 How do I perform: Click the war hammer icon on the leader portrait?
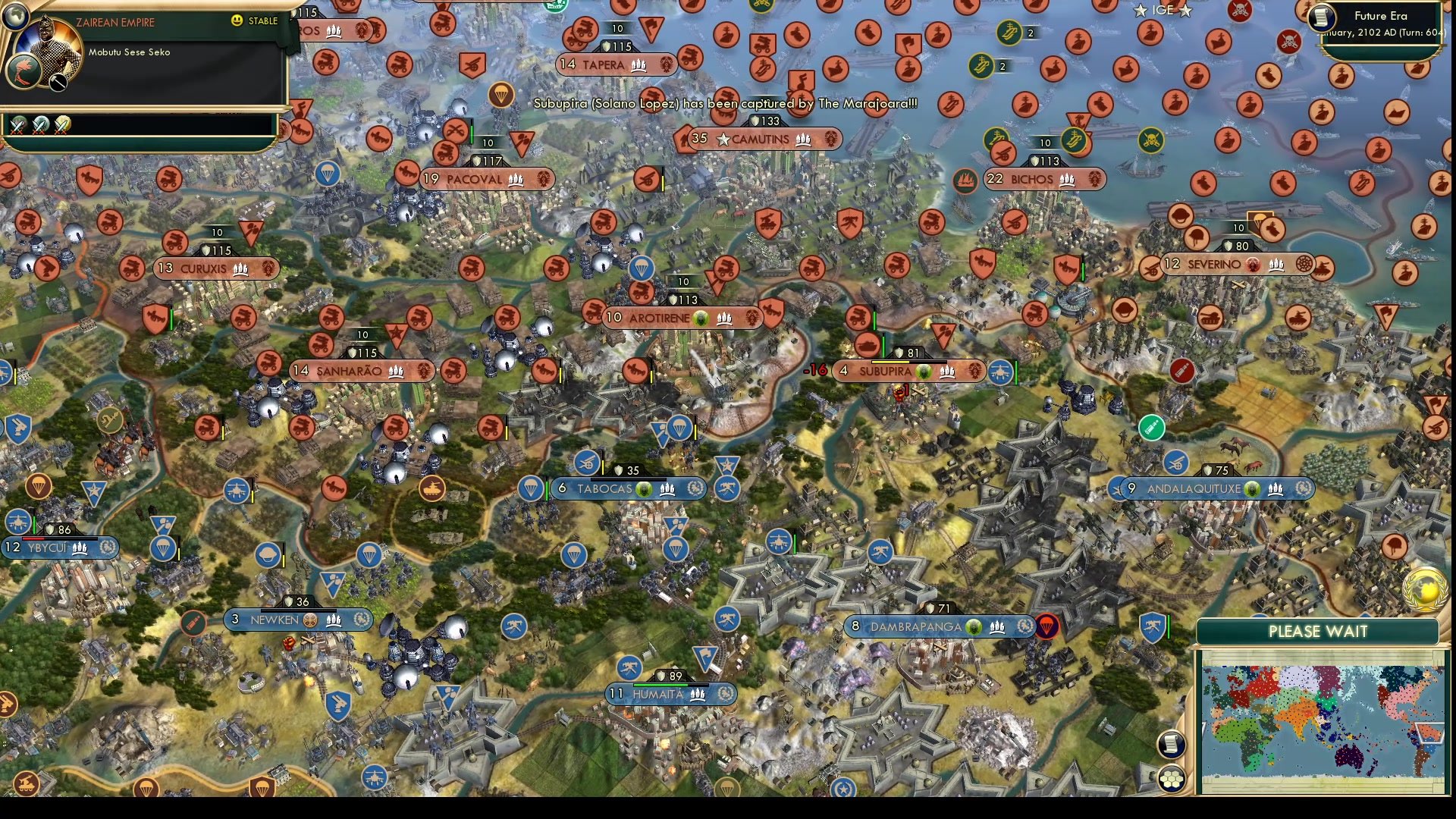(x=58, y=83)
